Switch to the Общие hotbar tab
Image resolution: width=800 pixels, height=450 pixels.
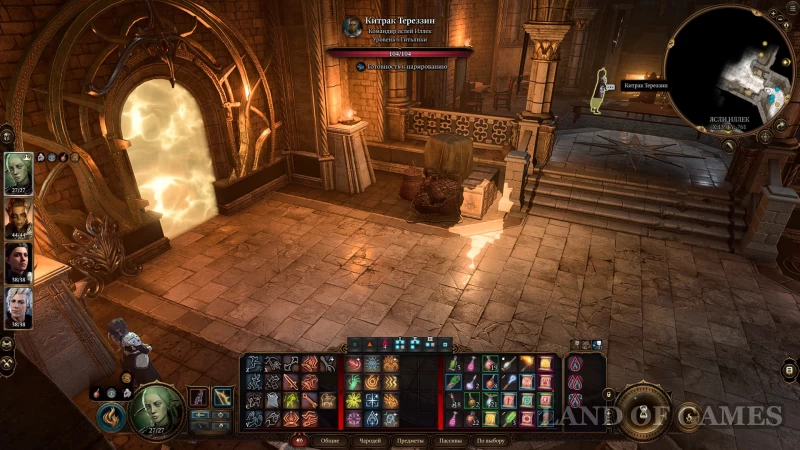point(330,440)
